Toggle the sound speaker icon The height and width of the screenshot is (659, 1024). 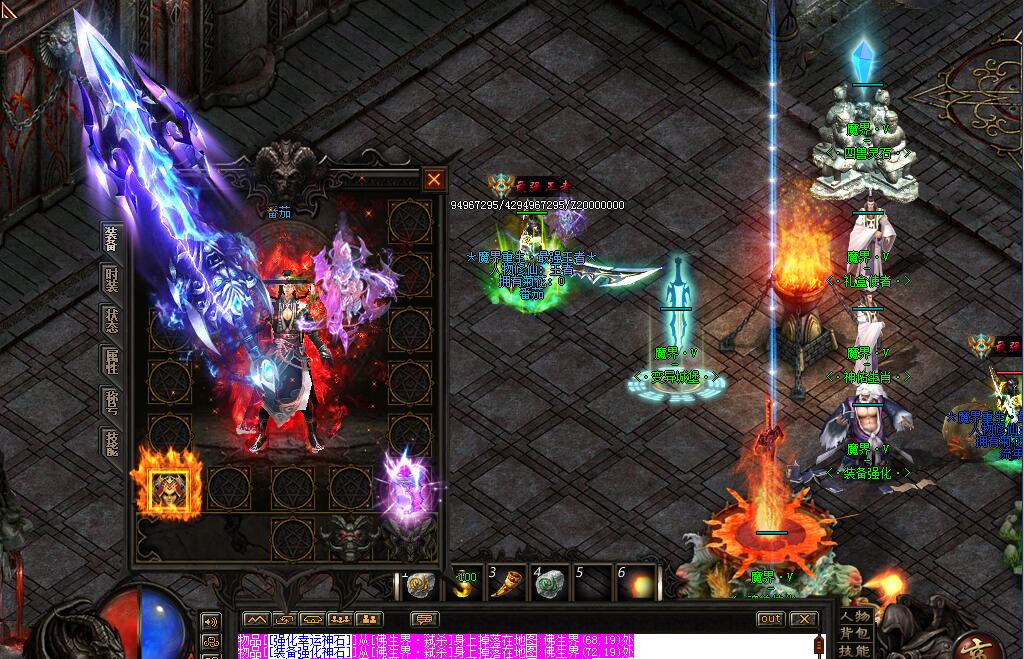pyautogui.click(x=211, y=620)
